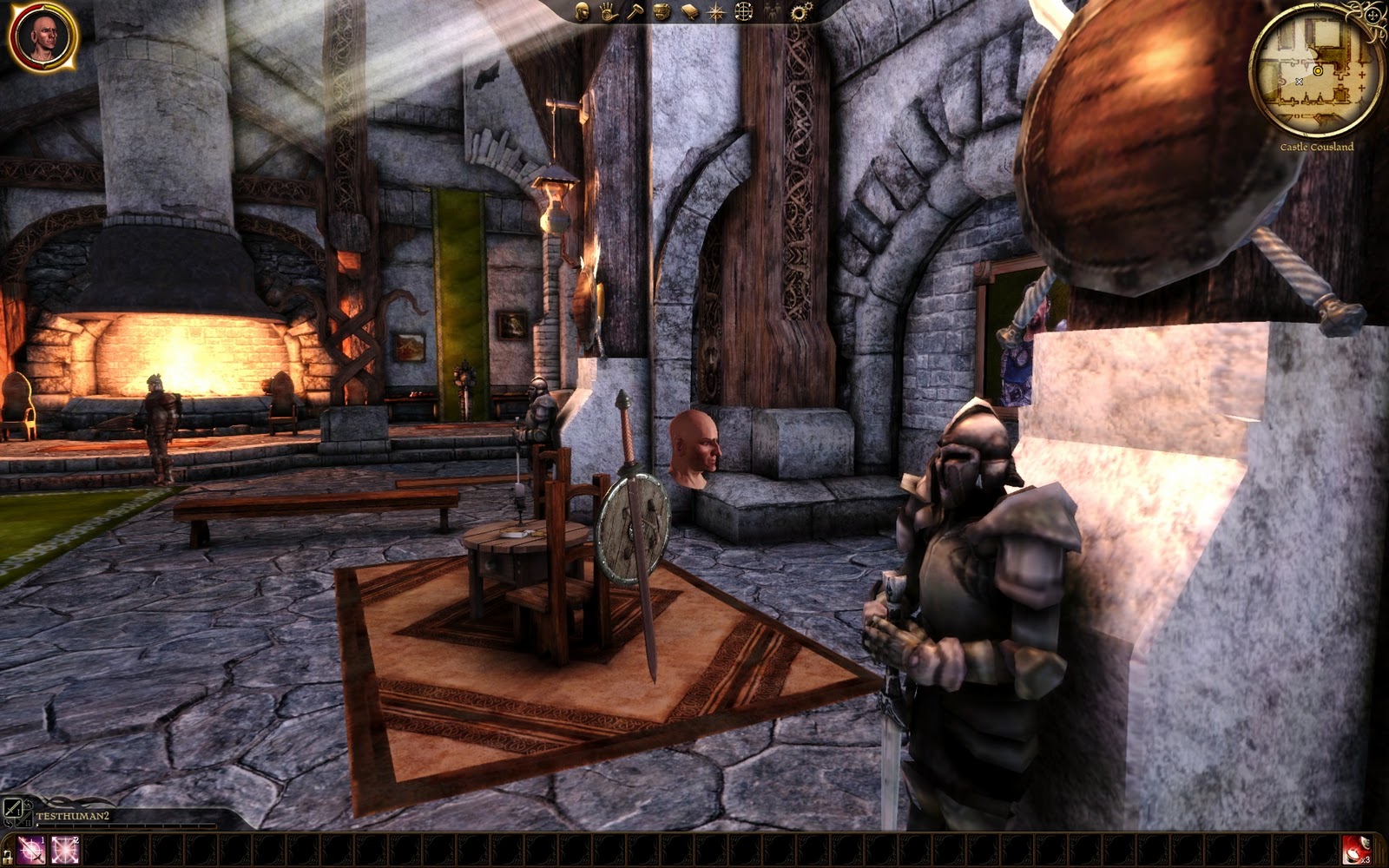The image size is (1389, 868).
Task: Activate the glowing sword ability in slot 1
Action: [x=32, y=850]
